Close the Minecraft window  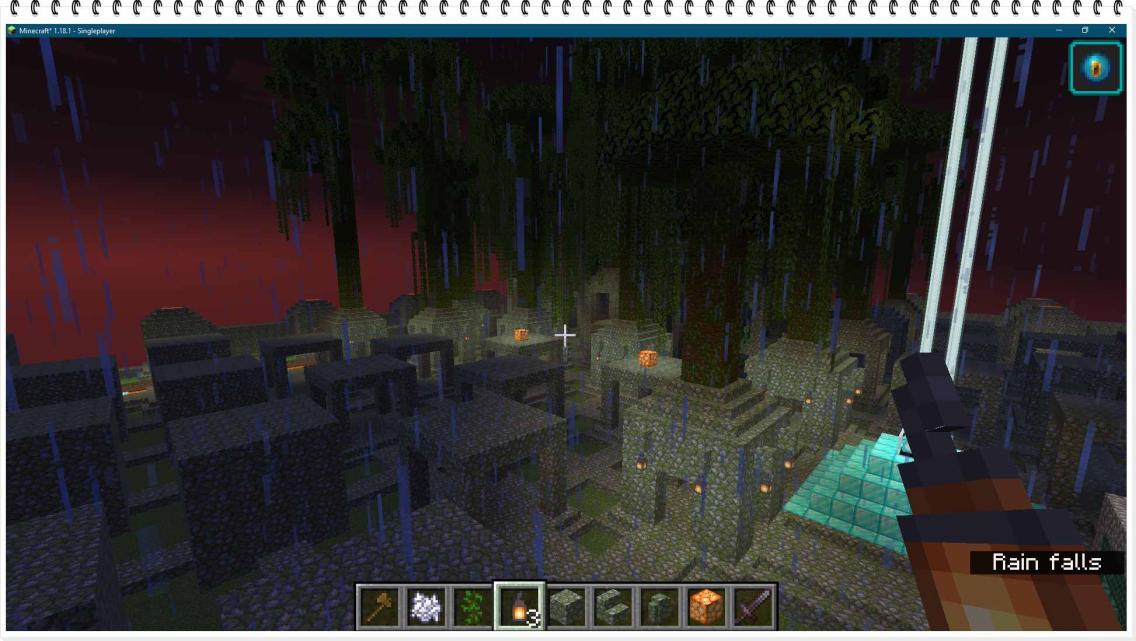(x=1112, y=31)
